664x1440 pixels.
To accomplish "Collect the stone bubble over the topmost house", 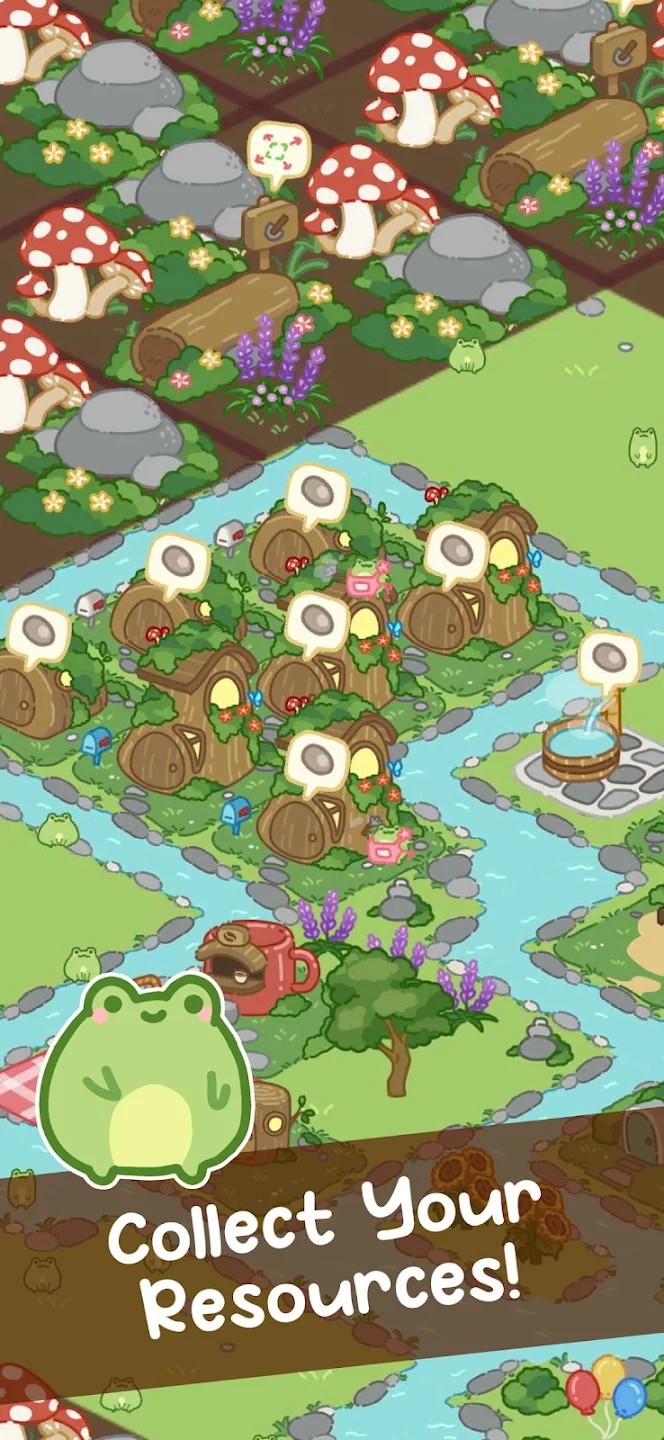I will pyautogui.click(x=317, y=493).
